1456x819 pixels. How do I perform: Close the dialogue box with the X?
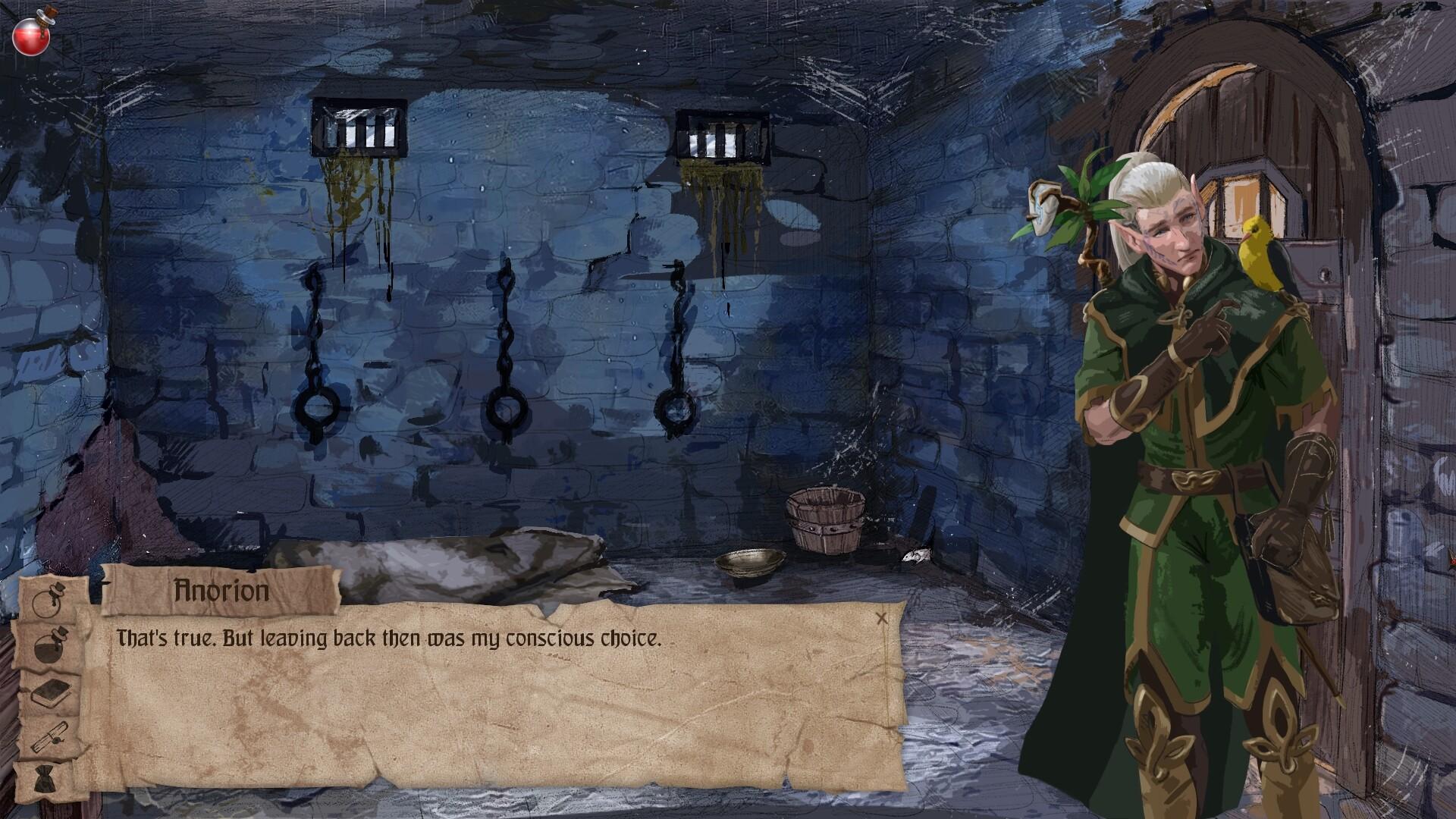(881, 619)
